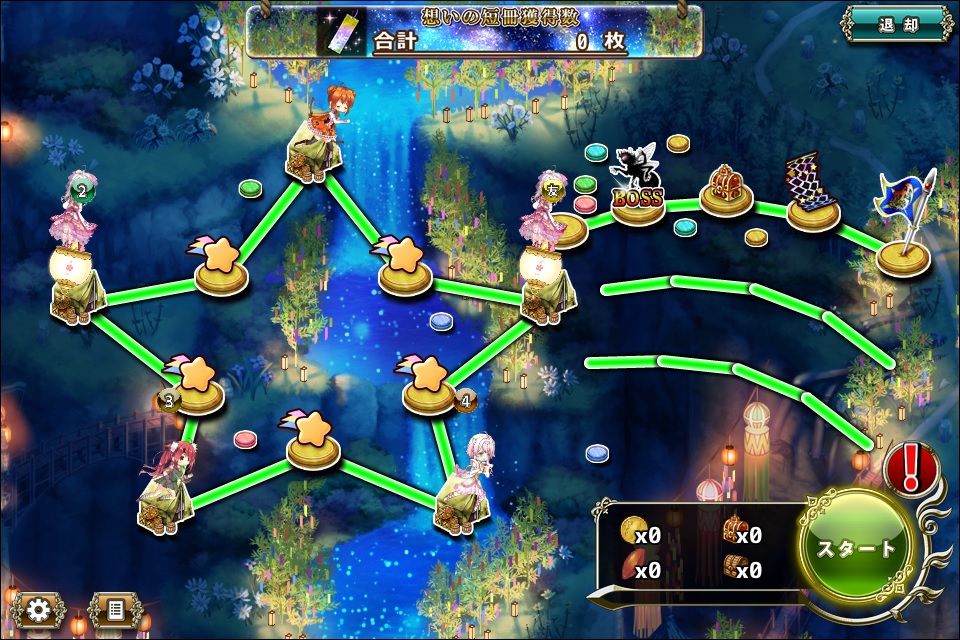Choose the treasure chest map node
The image size is (960, 640).
coord(726,190)
